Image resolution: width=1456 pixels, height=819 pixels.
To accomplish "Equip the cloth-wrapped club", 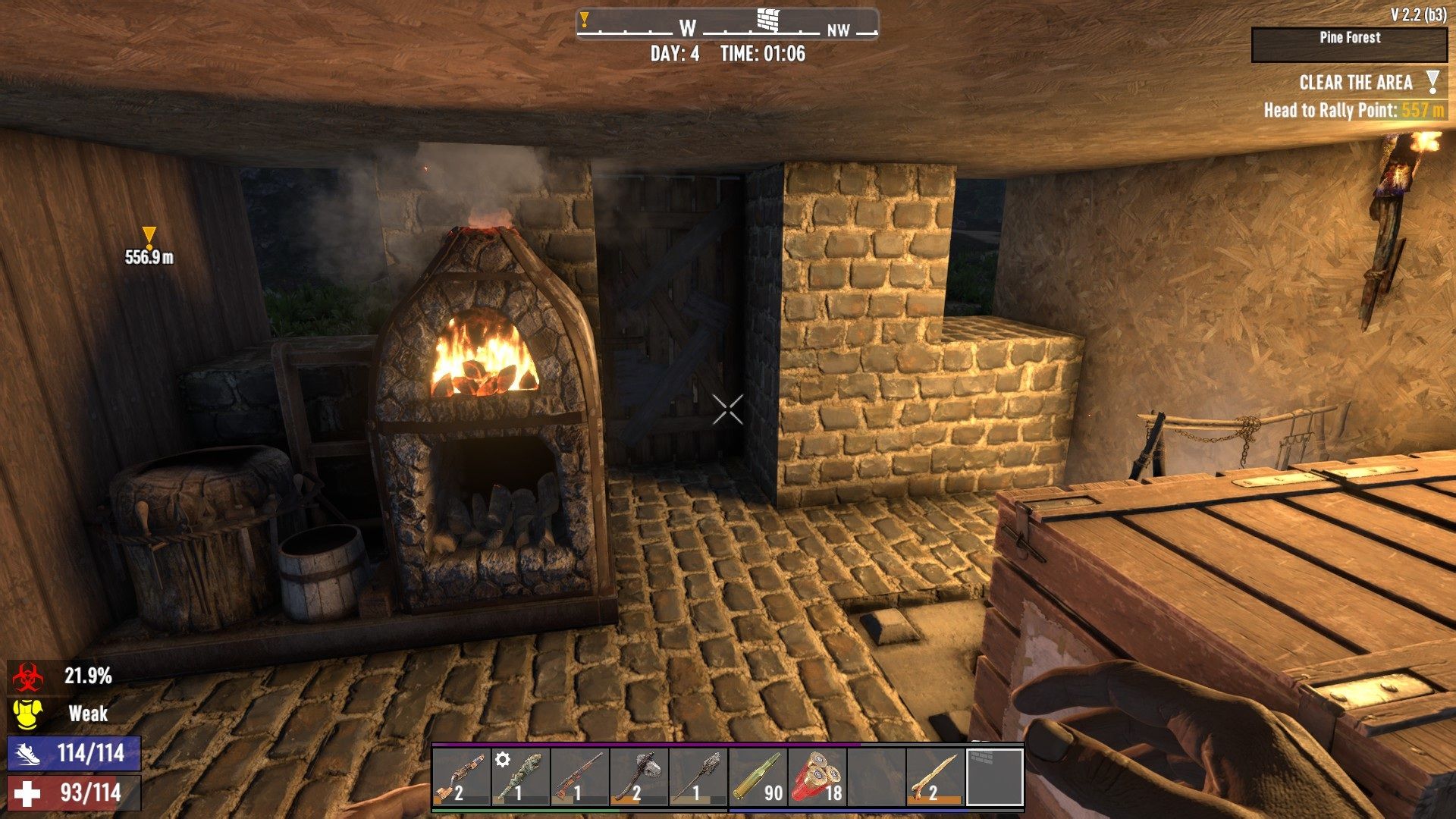I will [x=521, y=777].
